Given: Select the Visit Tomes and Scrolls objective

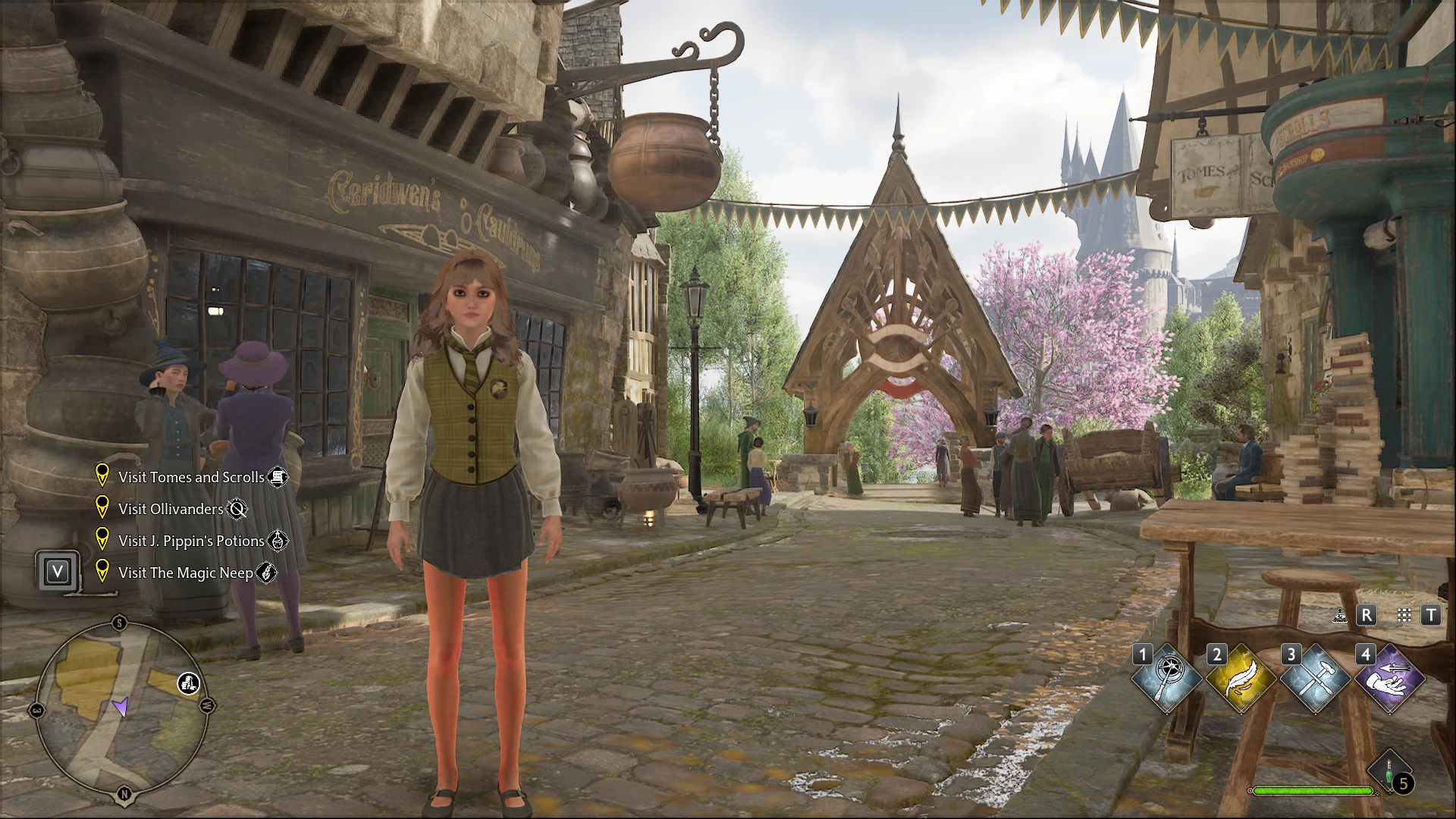Looking at the screenshot, I should coord(191,477).
